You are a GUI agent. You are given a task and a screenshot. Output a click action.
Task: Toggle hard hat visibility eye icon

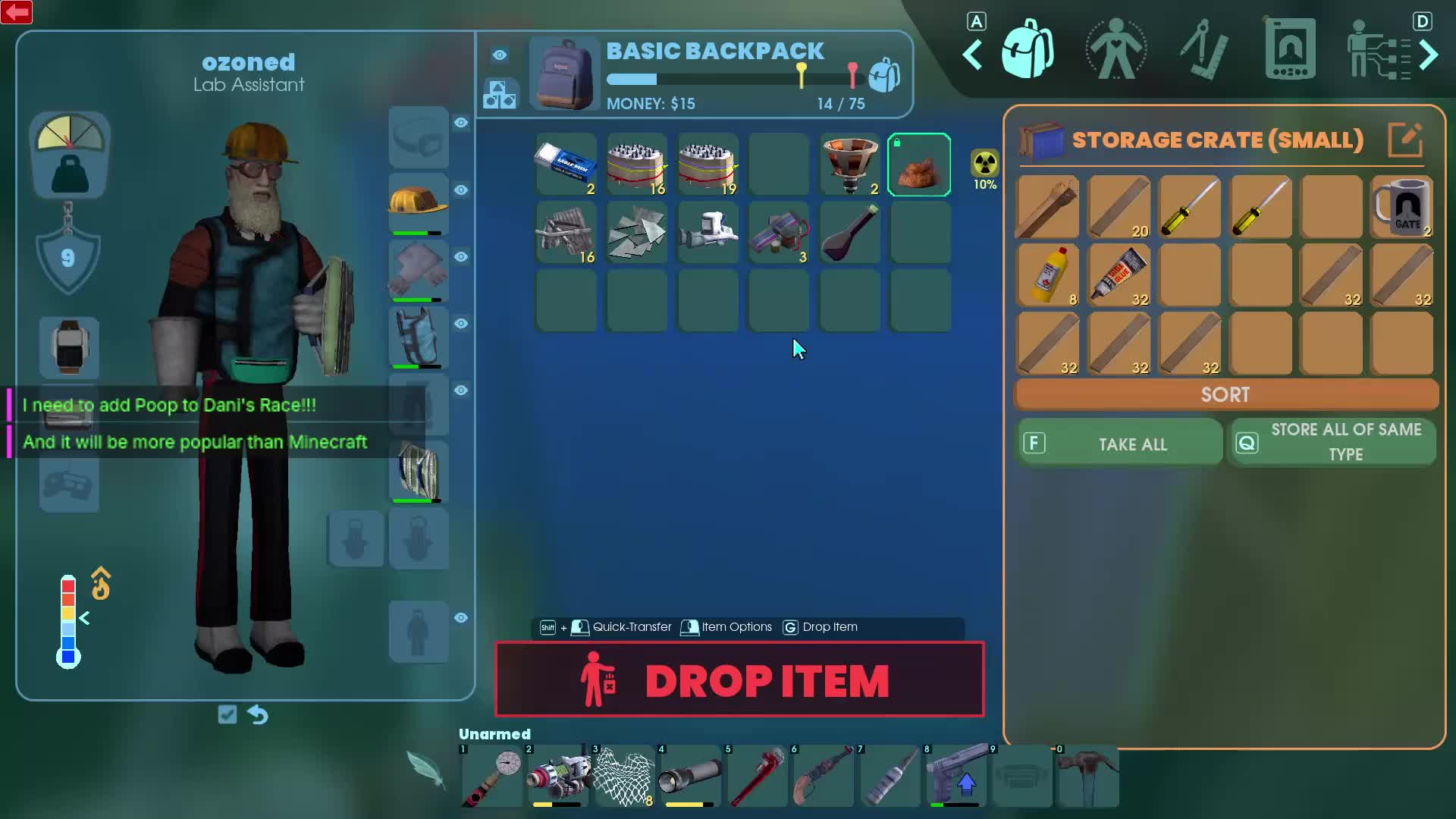pos(461,190)
